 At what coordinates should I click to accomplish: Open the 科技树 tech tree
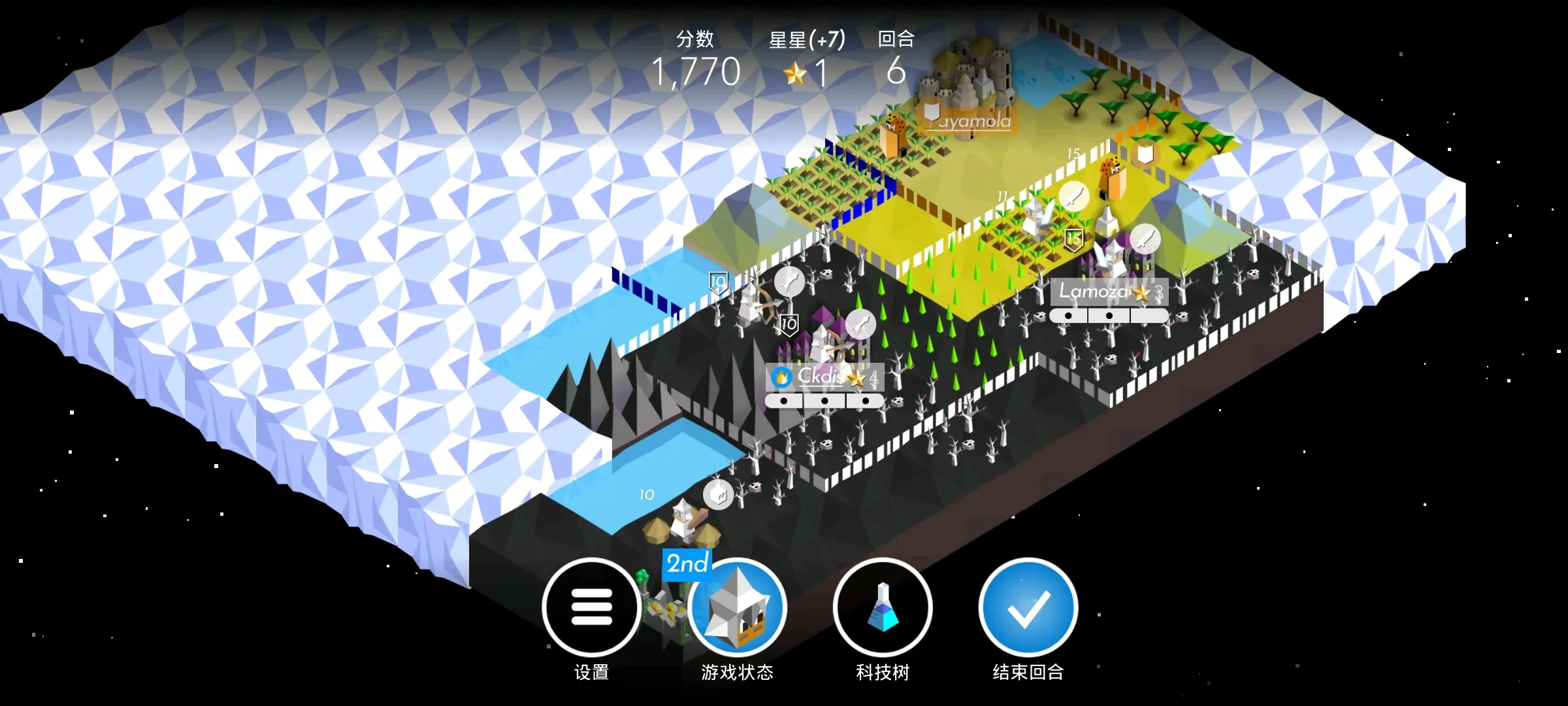pyautogui.click(x=883, y=607)
